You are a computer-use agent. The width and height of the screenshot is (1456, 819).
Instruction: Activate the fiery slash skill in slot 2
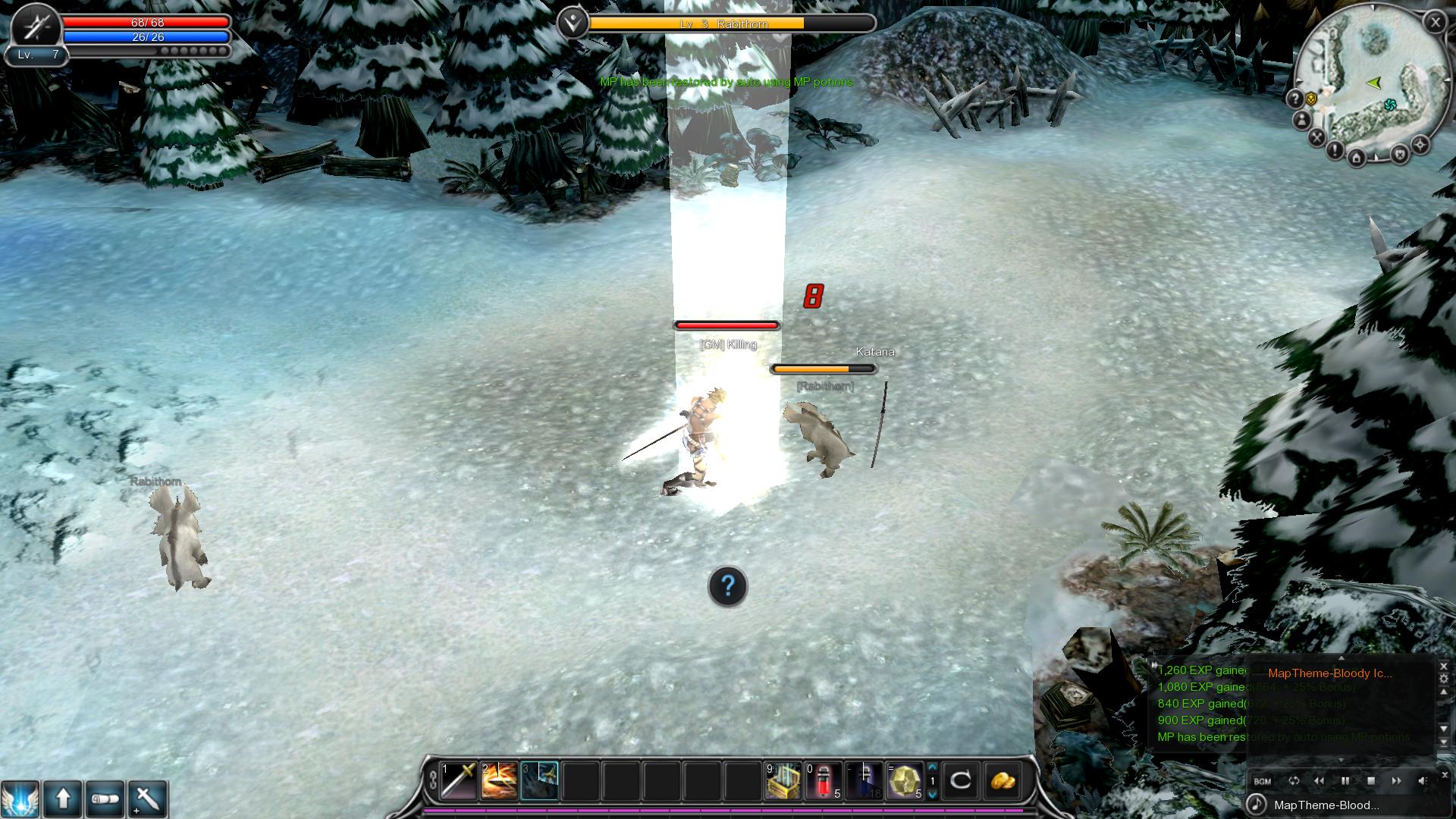click(499, 781)
